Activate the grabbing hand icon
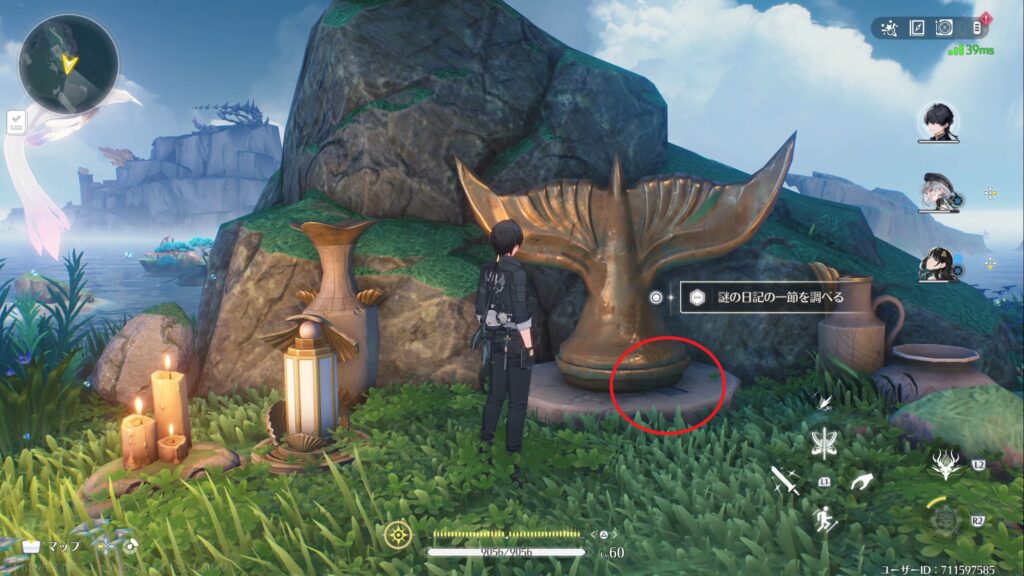This screenshot has height=576, width=1024. point(860,483)
